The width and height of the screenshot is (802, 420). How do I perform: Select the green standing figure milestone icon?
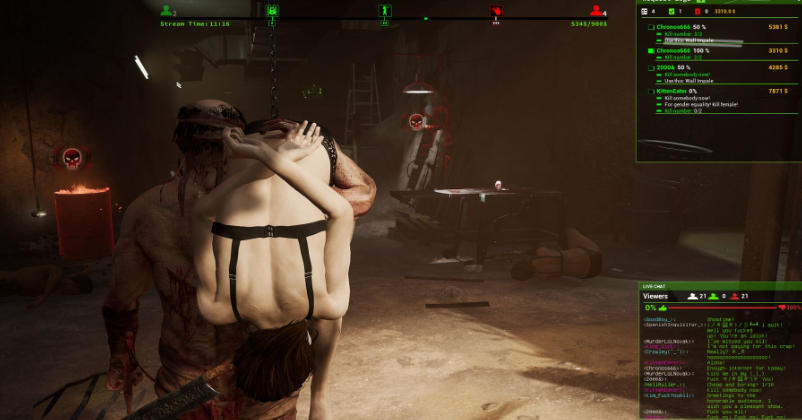(384, 11)
